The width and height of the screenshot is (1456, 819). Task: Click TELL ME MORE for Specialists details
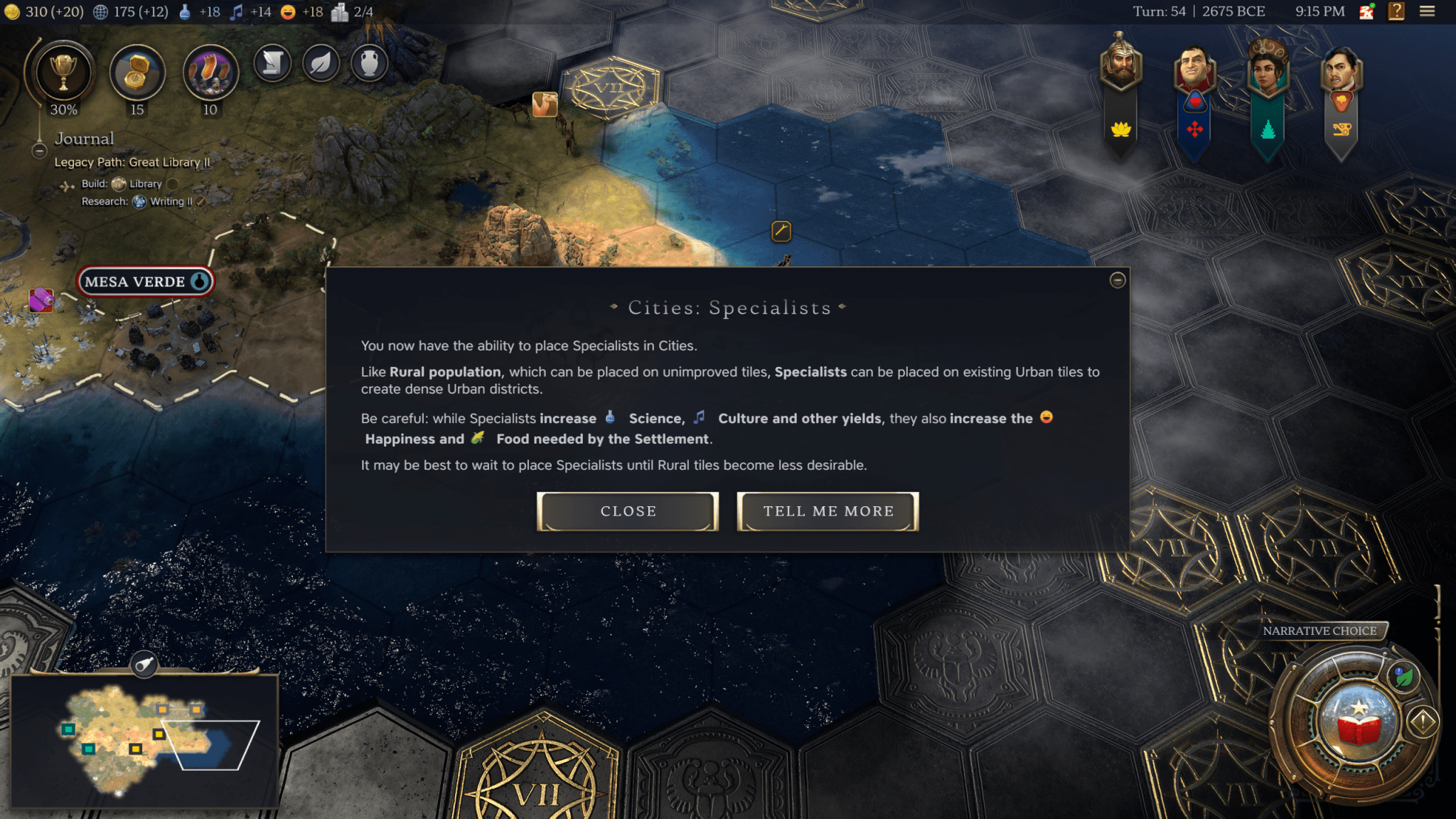[828, 511]
